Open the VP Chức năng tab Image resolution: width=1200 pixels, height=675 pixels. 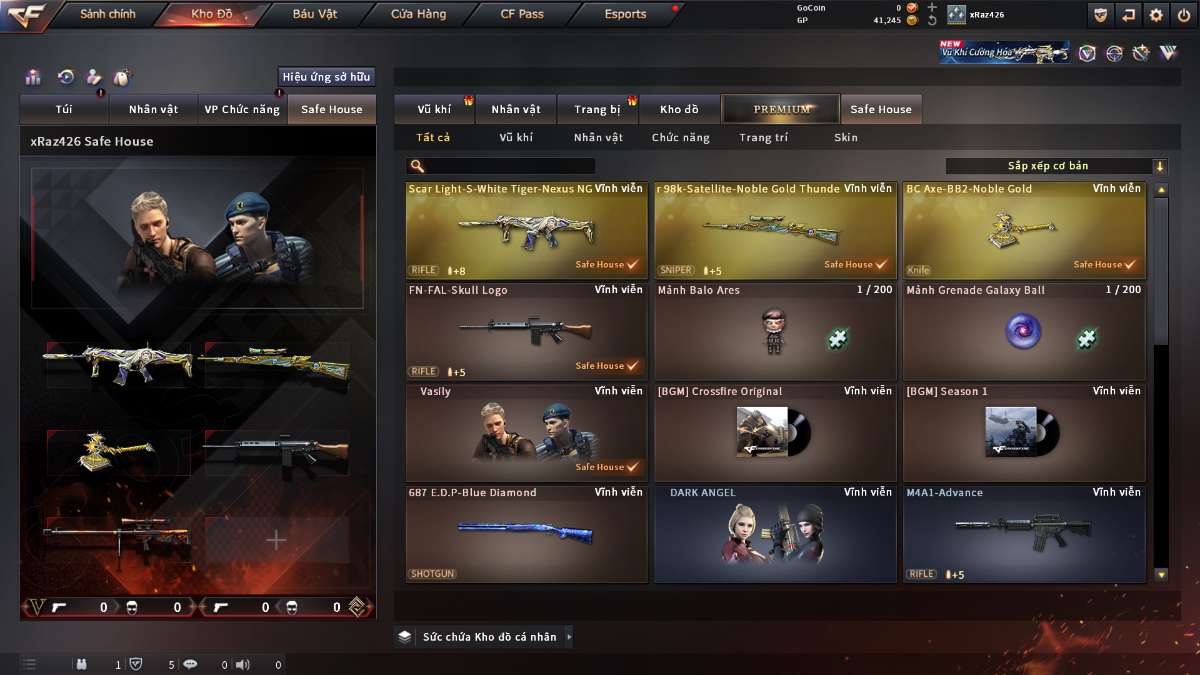(242, 109)
